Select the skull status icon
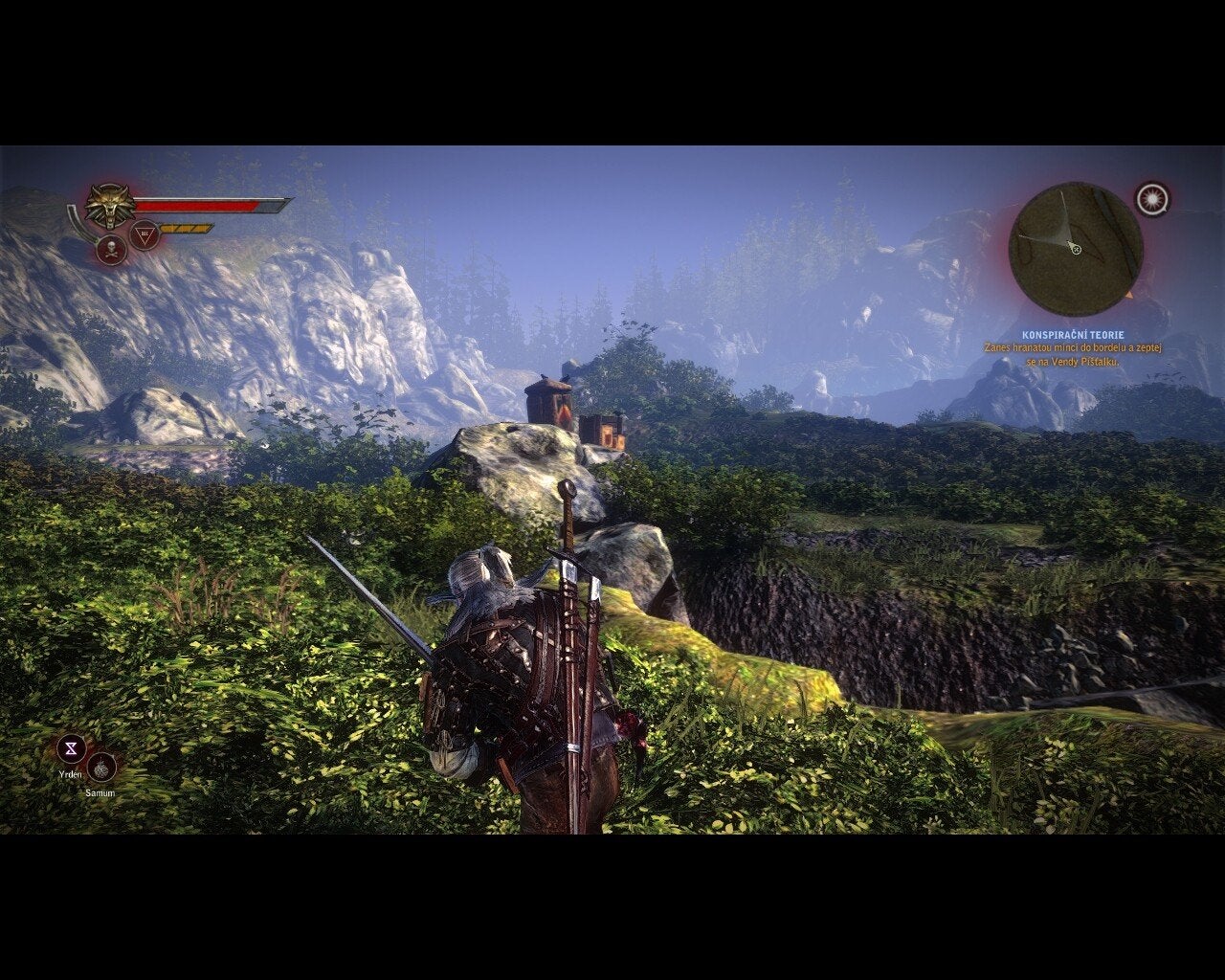 [x=112, y=250]
